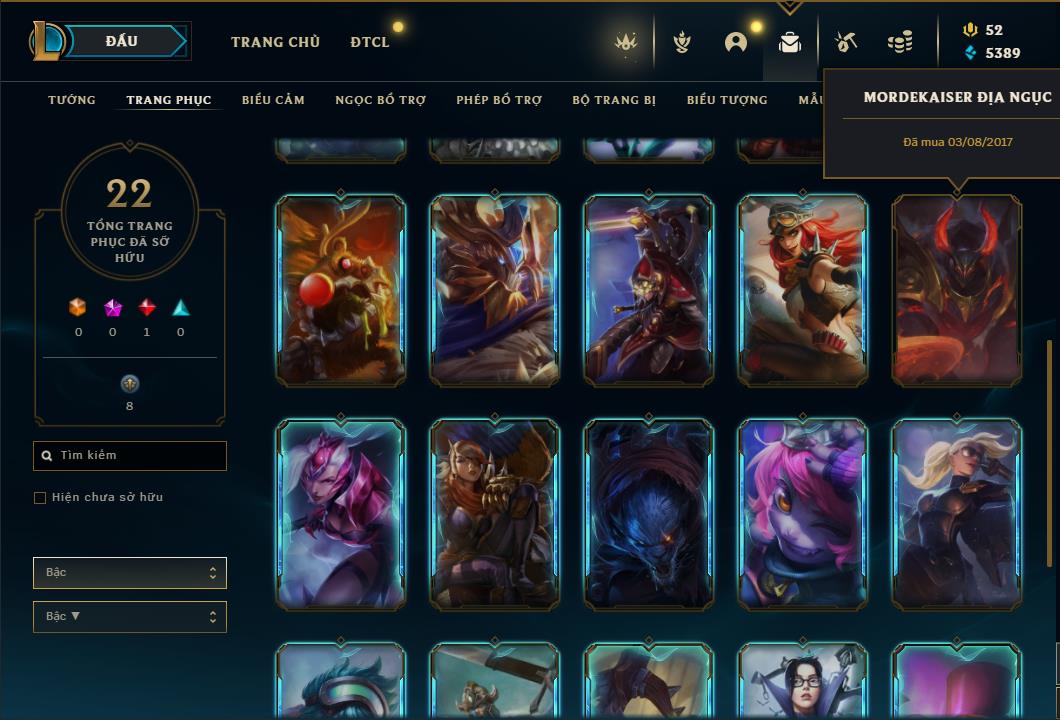
Task: Toggle Hiện chưa sở hữu checkbox
Action: point(40,498)
